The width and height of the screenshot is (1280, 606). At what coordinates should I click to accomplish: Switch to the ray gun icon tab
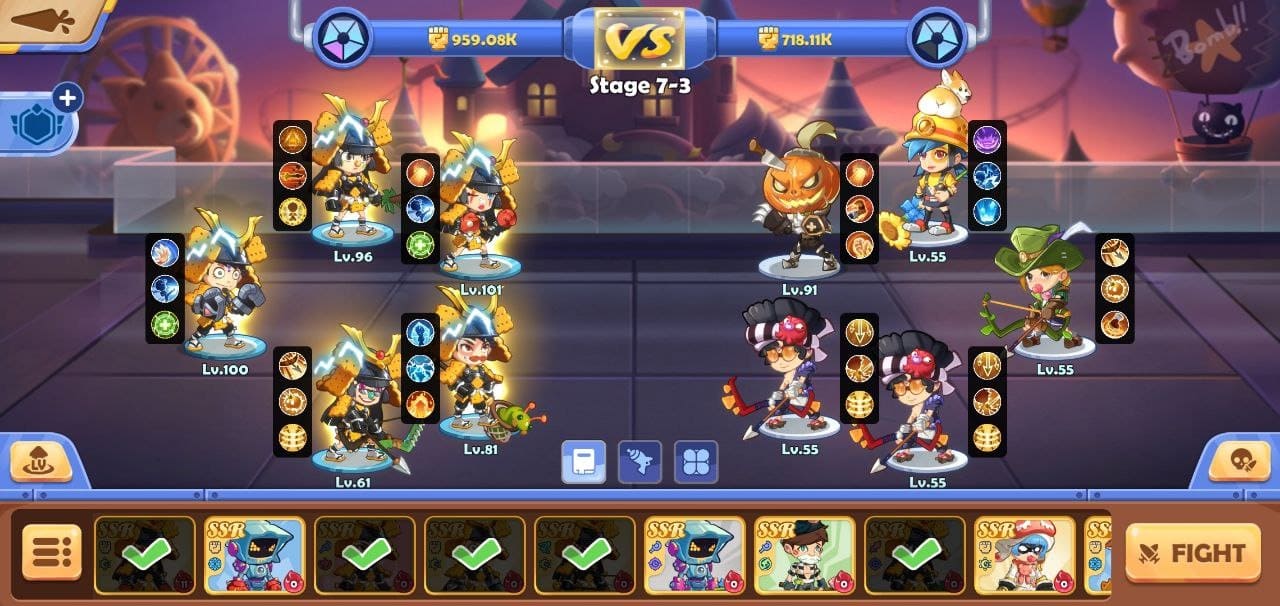tap(640, 462)
